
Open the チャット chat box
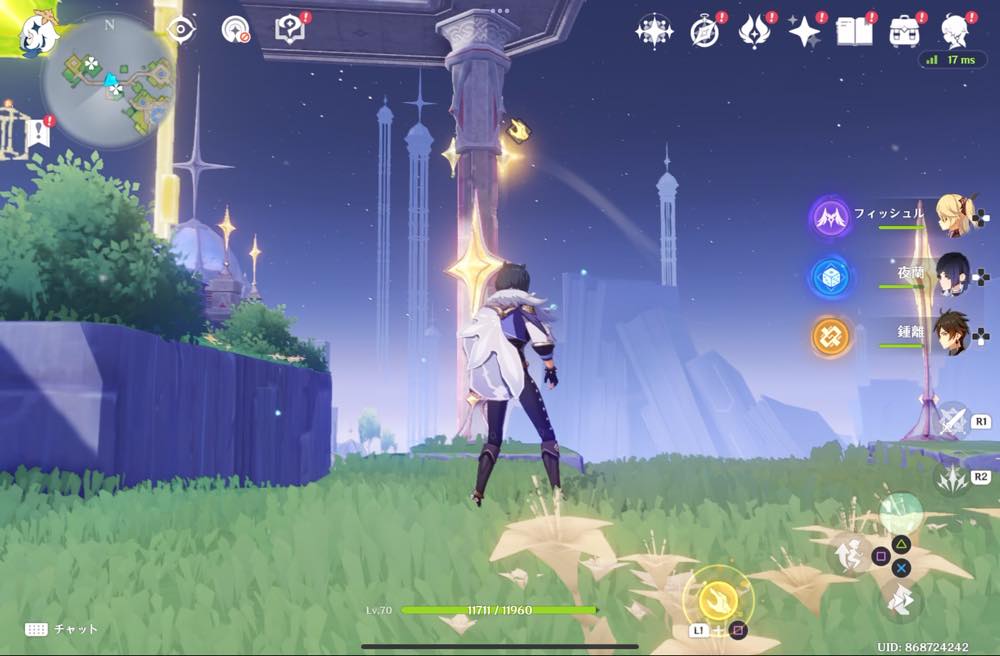62,629
